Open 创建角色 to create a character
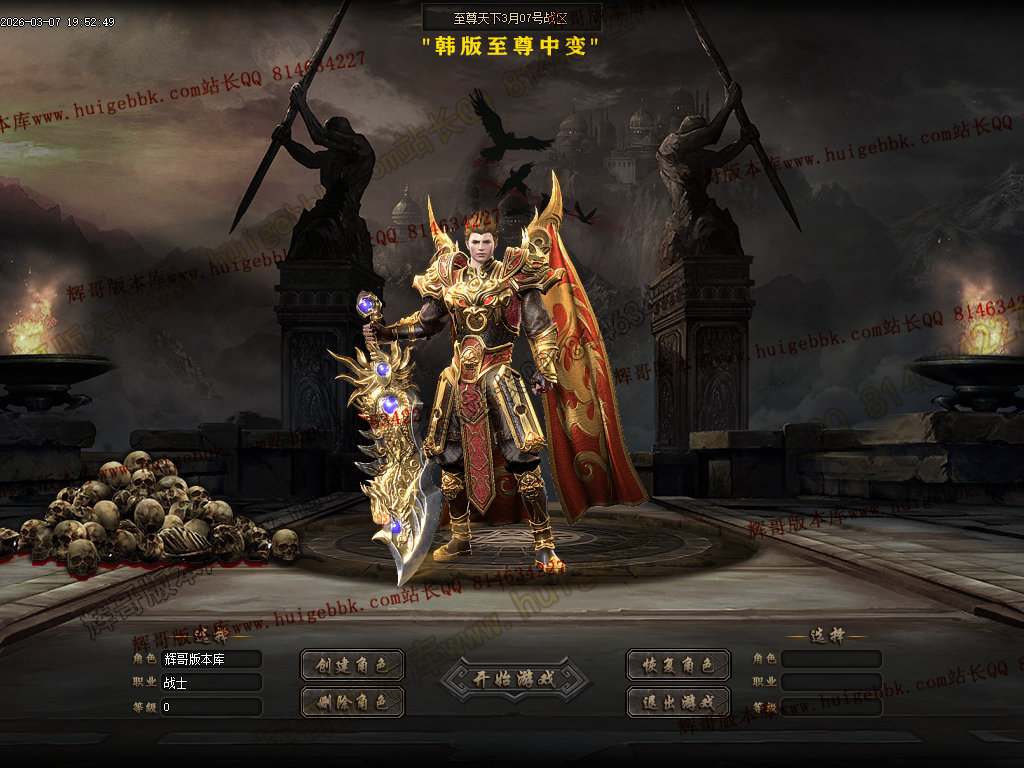The image size is (1024, 768). click(x=352, y=665)
